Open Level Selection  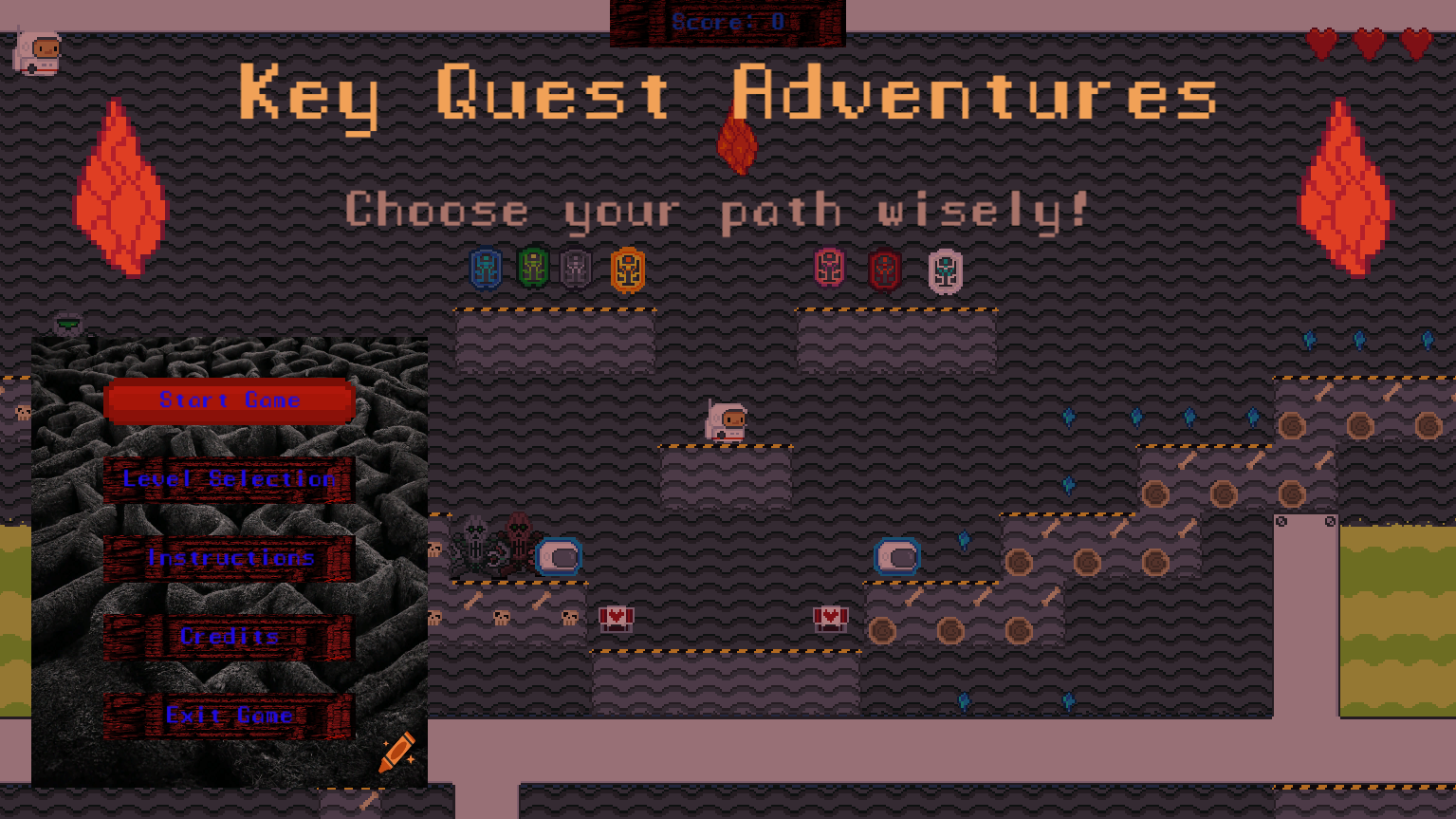tap(230, 479)
